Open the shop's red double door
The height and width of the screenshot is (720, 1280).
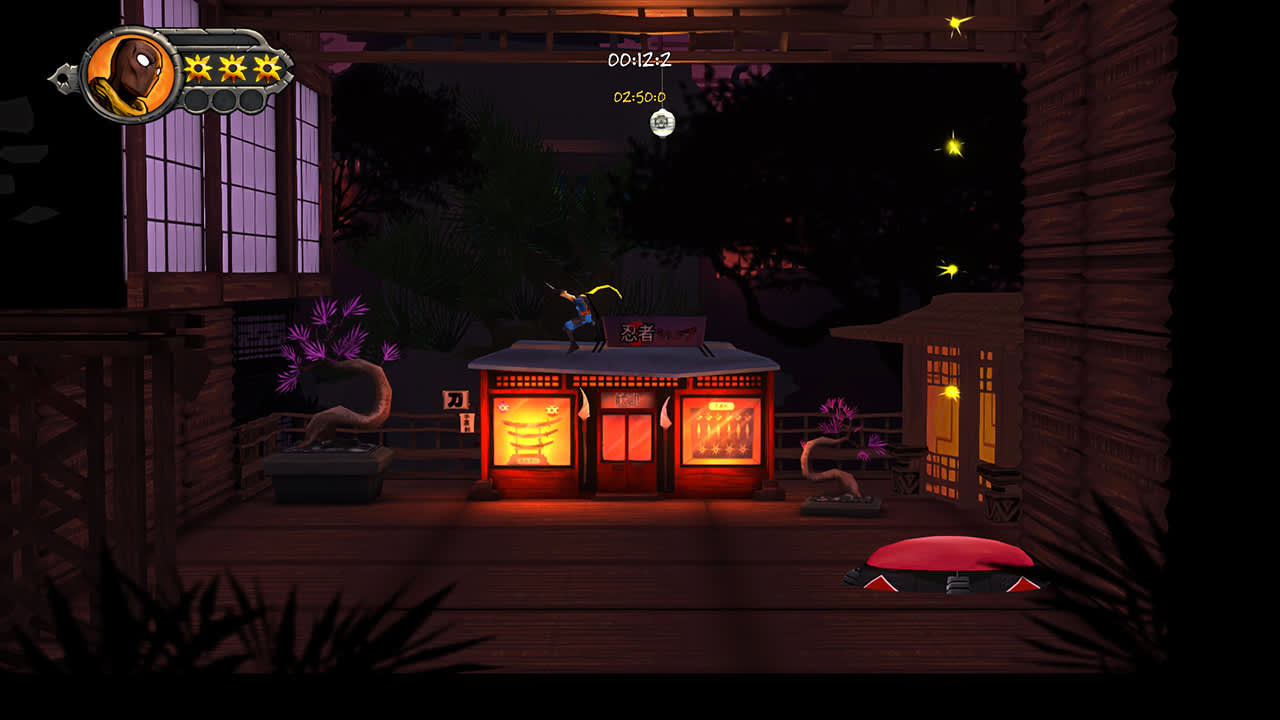tap(627, 440)
